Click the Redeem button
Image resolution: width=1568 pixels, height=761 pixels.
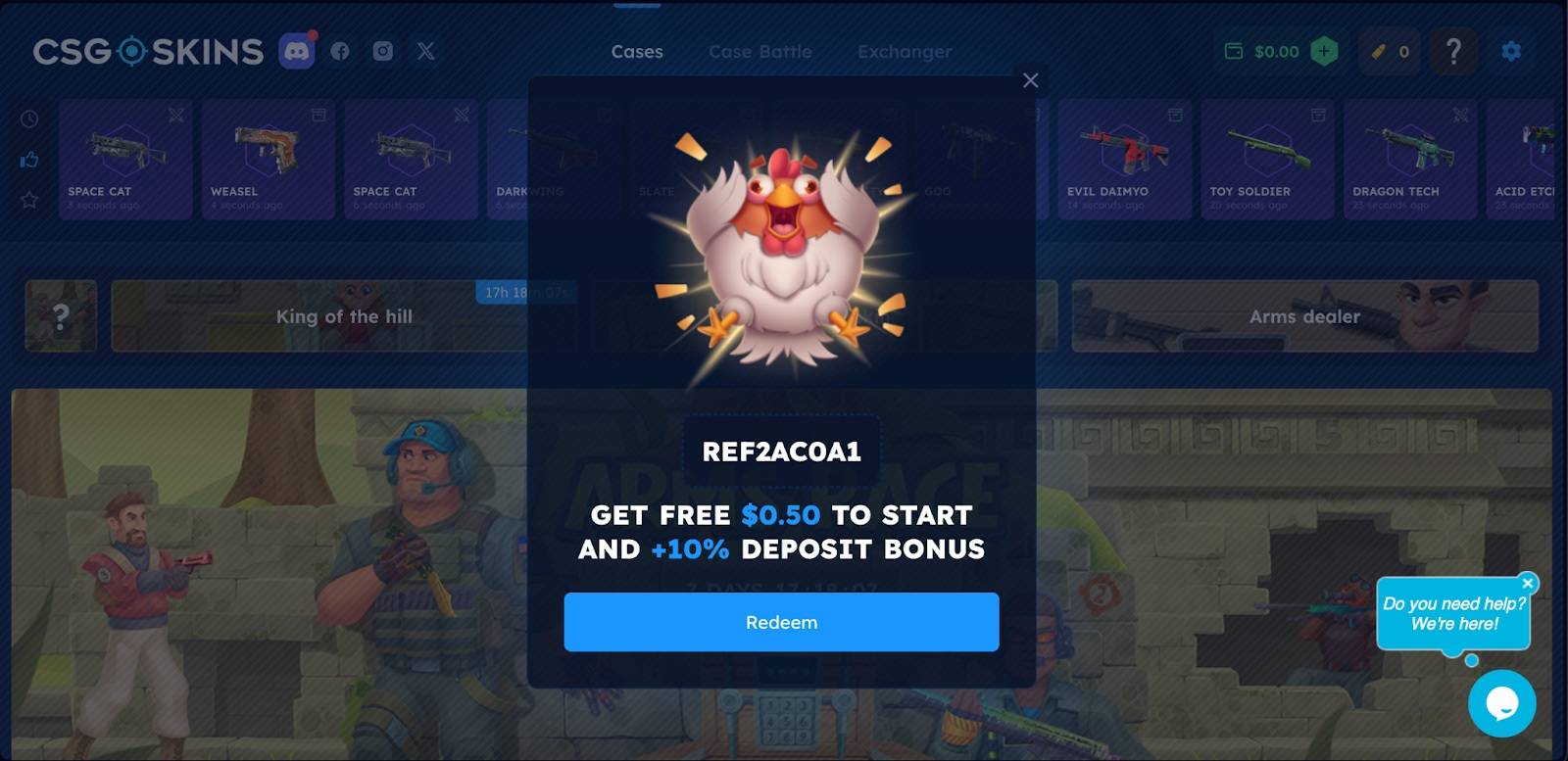[781, 622]
